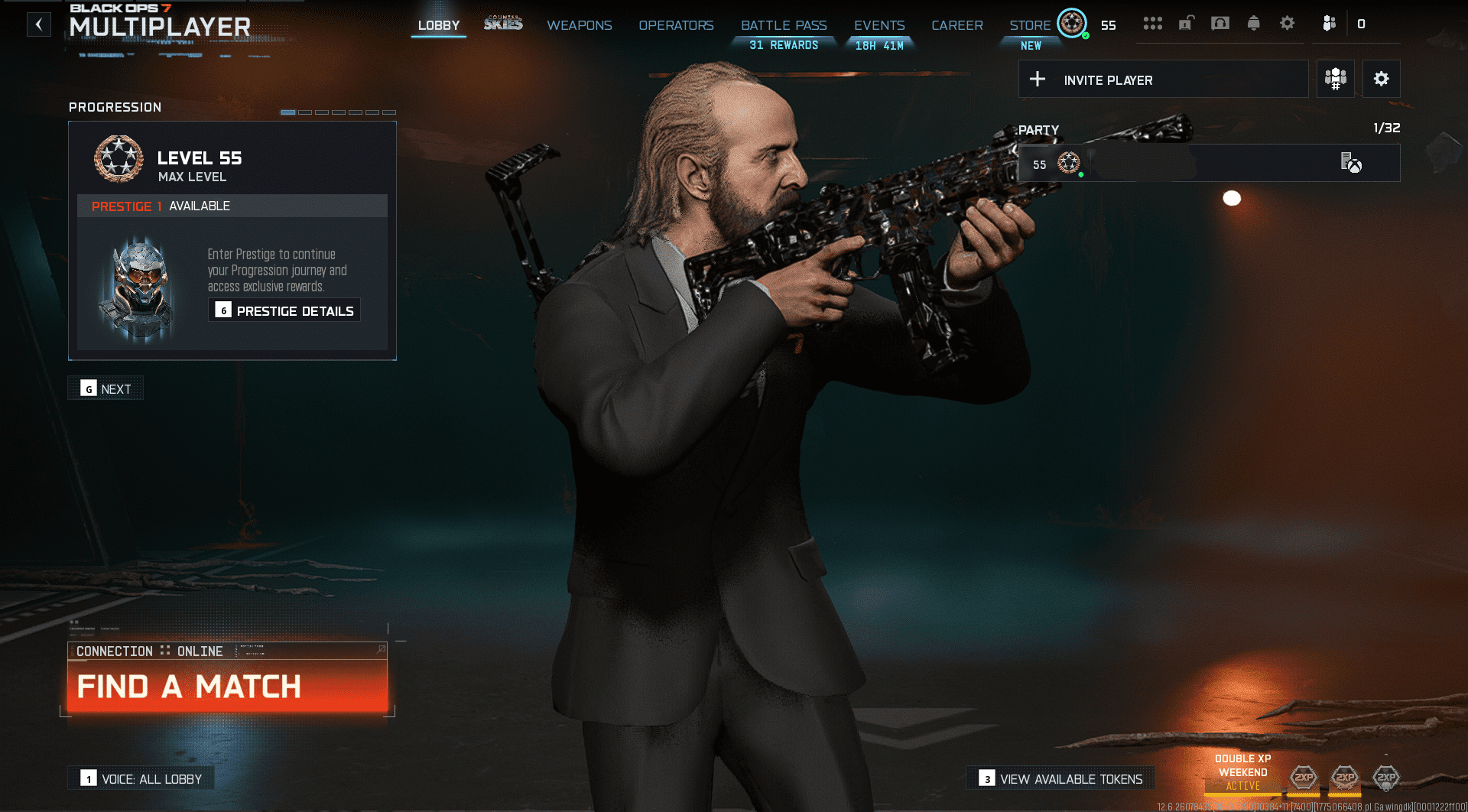Toggle Voice: All Lobby option
The image size is (1468, 812).
140,778
